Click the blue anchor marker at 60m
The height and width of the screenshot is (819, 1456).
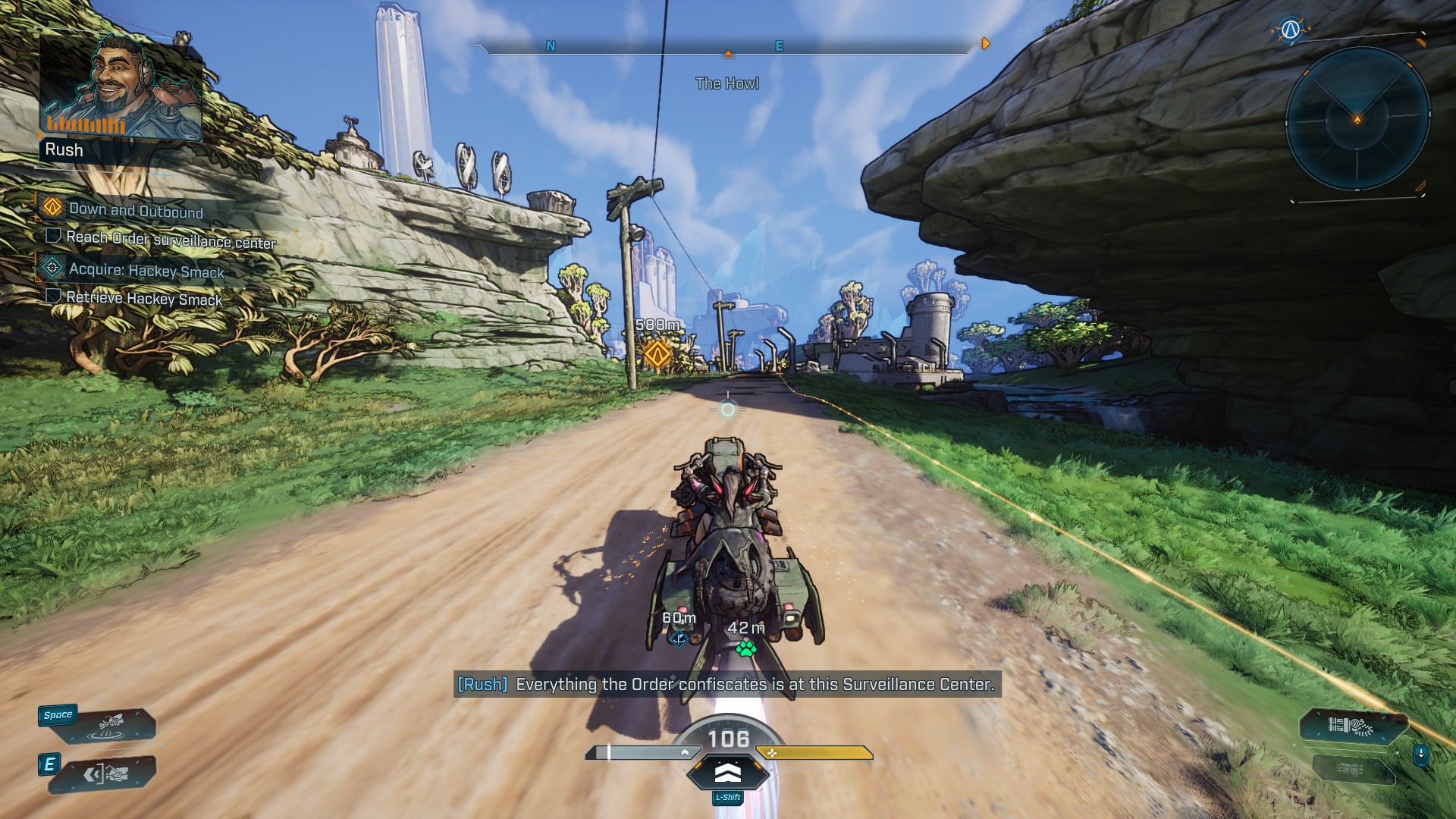point(679,639)
